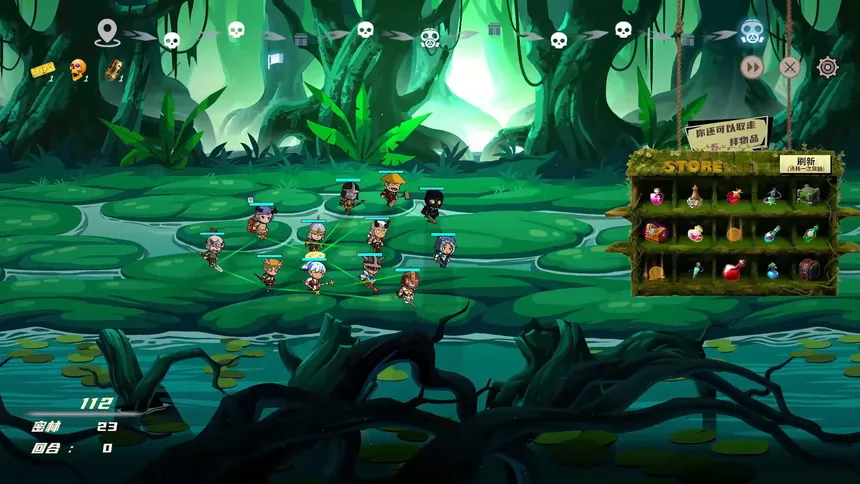Open settings with the gear icon
Image resolution: width=860 pixels, height=484 pixels.
tap(828, 67)
